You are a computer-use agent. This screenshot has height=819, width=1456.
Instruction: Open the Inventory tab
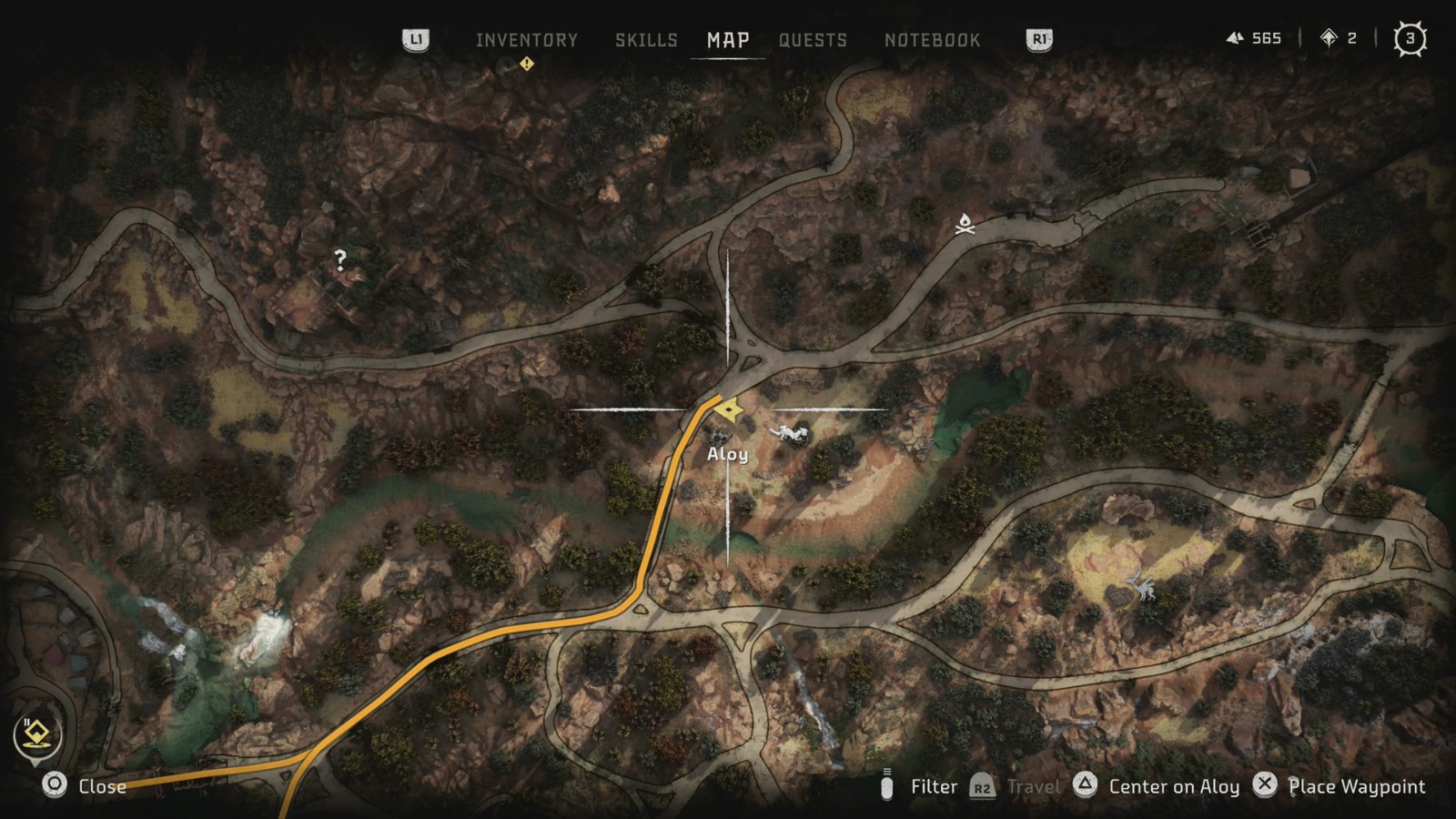(x=526, y=40)
